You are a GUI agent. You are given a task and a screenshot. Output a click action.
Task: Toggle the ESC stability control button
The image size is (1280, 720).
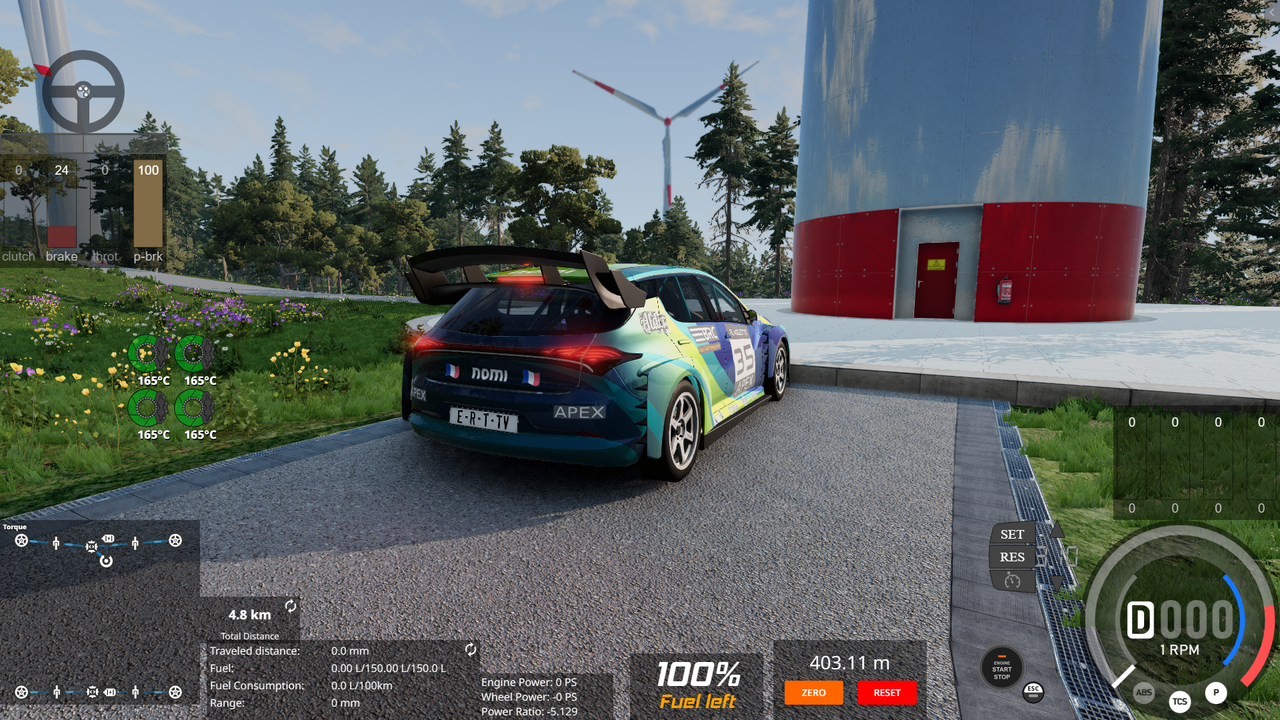click(1033, 691)
